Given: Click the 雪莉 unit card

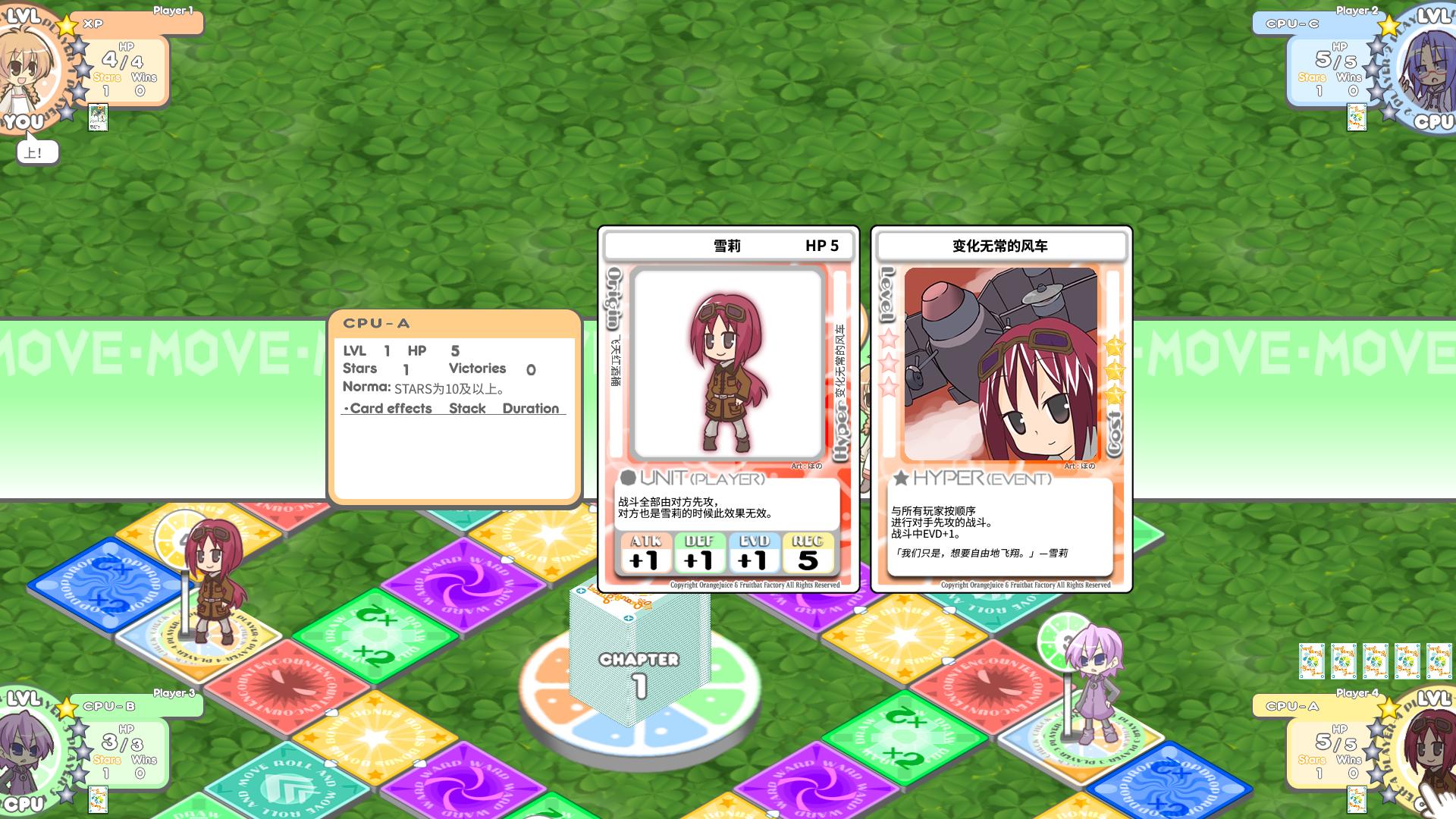Looking at the screenshot, I should point(728,408).
